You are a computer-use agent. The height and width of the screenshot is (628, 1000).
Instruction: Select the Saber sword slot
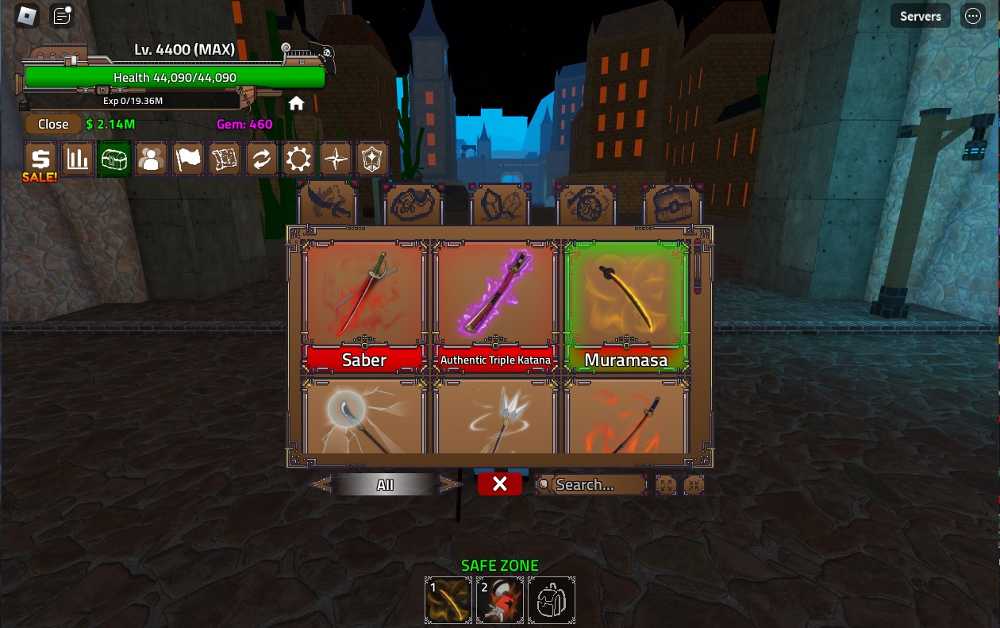pos(365,305)
